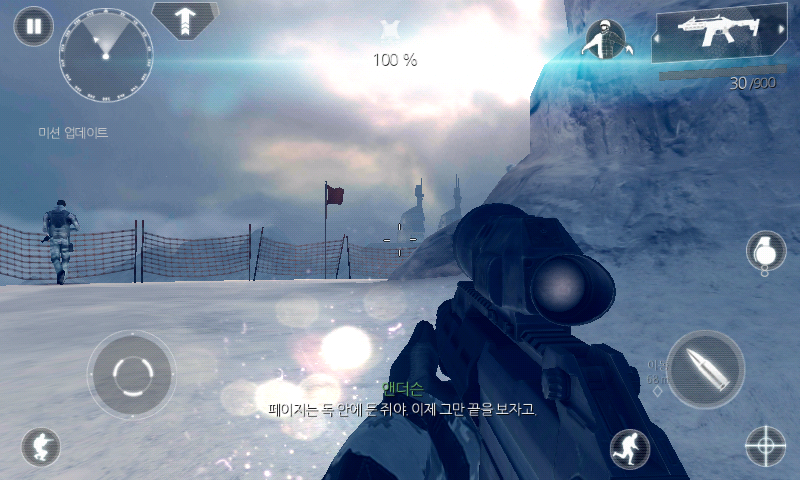Throw a grenade

(766, 250)
